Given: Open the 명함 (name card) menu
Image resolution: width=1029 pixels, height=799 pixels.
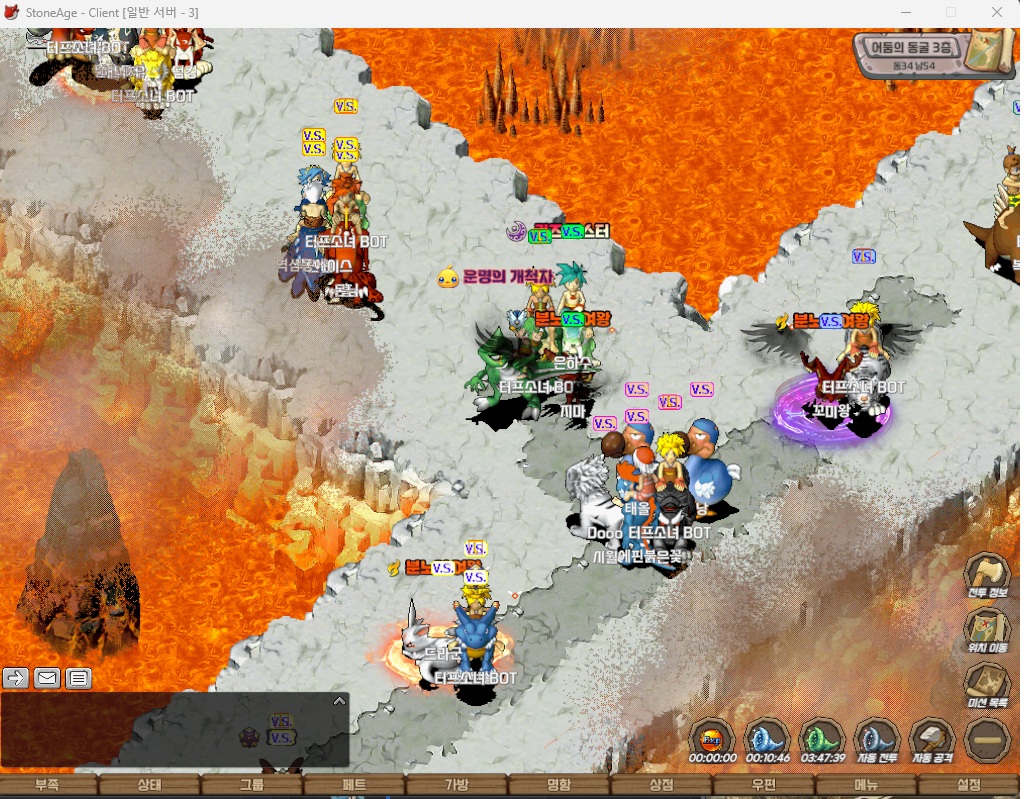Looking at the screenshot, I should (x=559, y=786).
